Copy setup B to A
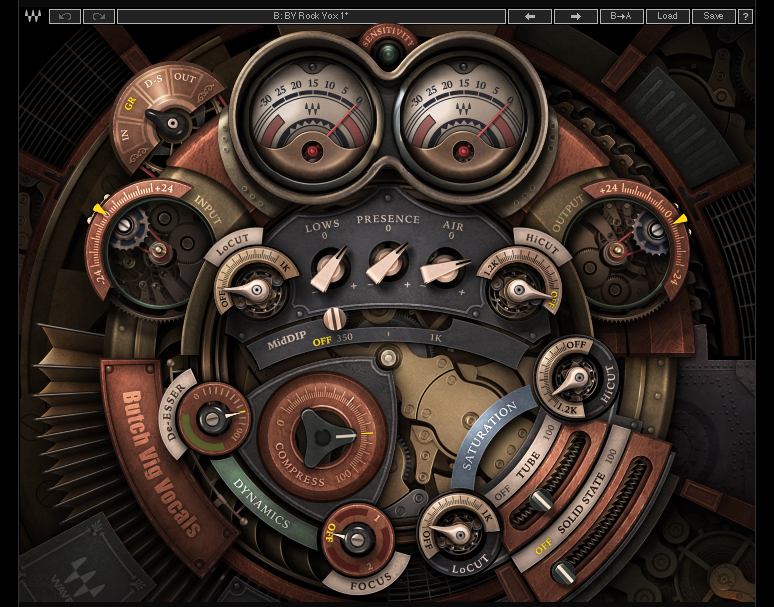Screen dimensions: 774x607 tap(620, 16)
